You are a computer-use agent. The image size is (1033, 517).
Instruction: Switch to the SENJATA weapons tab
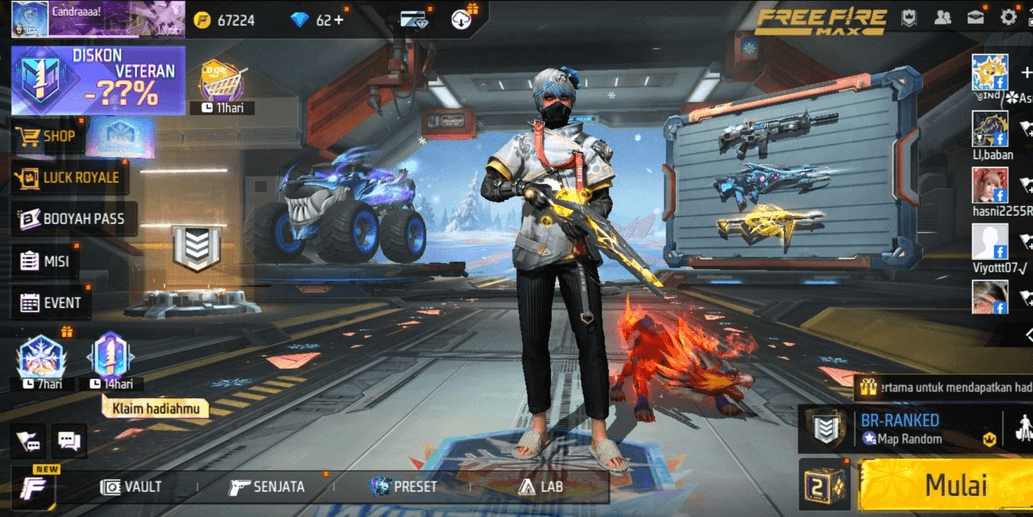(x=266, y=487)
